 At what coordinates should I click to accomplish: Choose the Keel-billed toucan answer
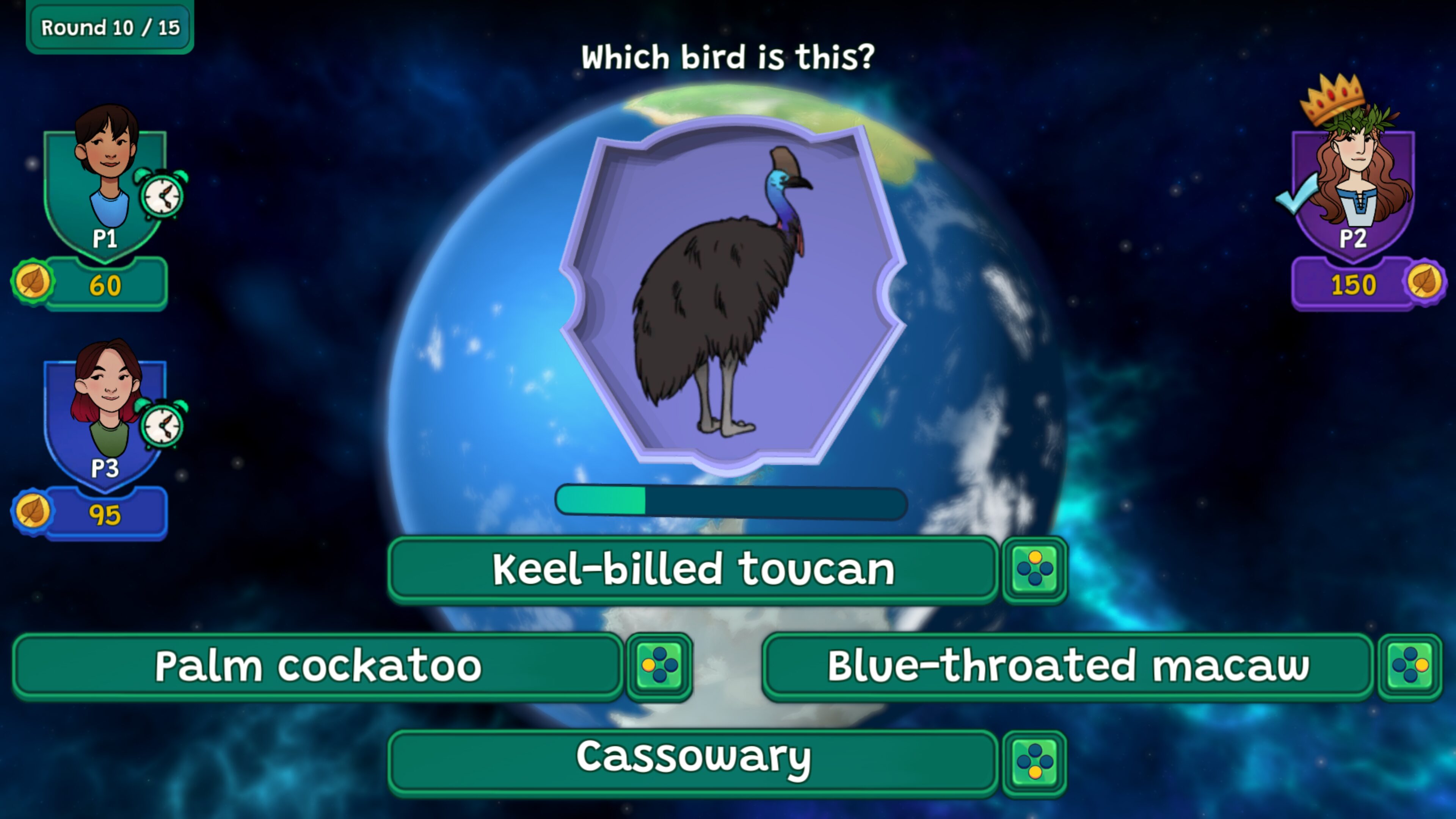(692, 569)
